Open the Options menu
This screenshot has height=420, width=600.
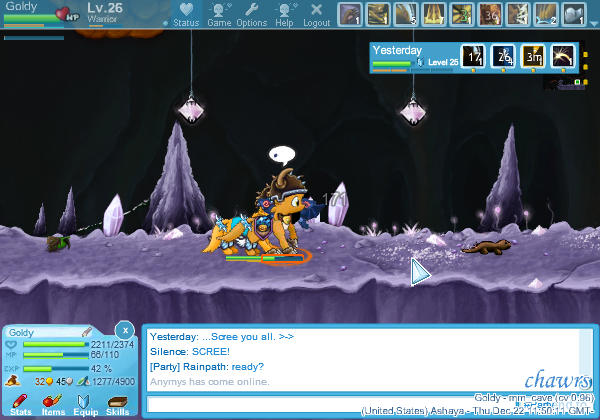[x=251, y=14]
